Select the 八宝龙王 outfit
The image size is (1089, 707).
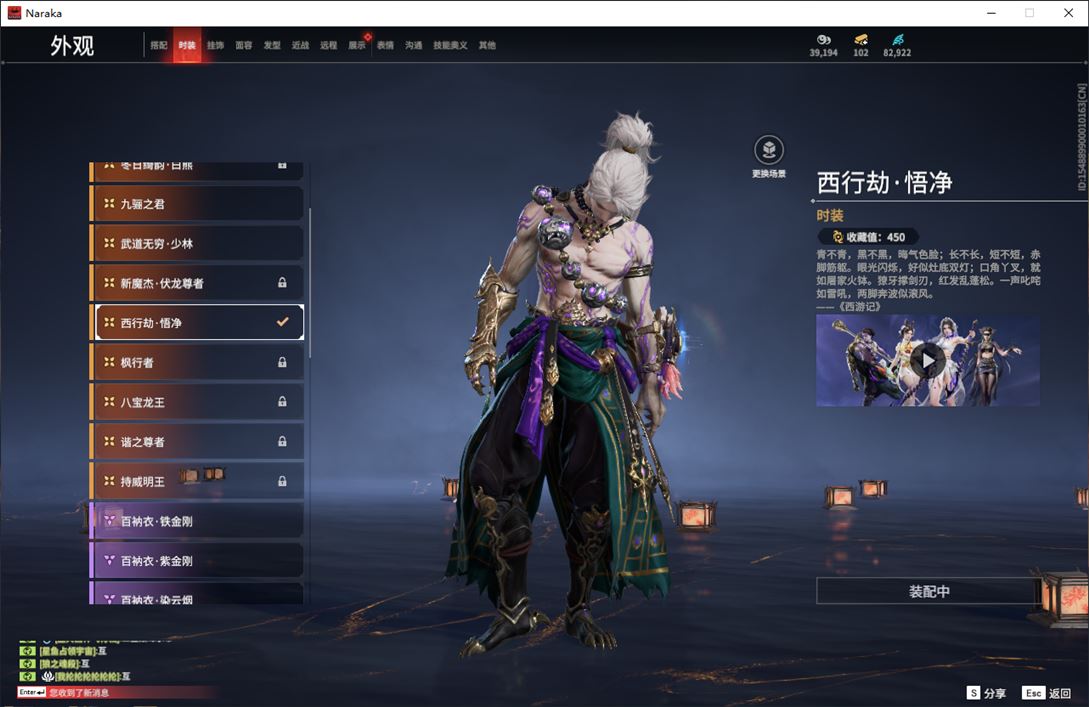point(198,402)
